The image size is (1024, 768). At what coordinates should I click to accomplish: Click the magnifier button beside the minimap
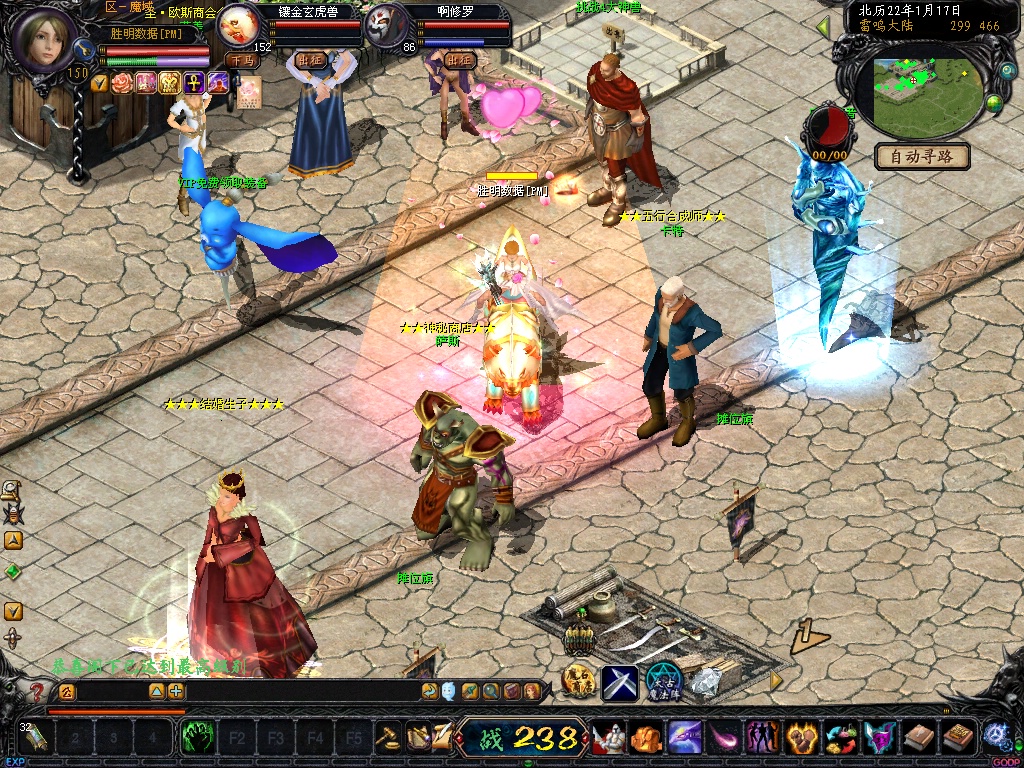click(x=1006, y=73)
